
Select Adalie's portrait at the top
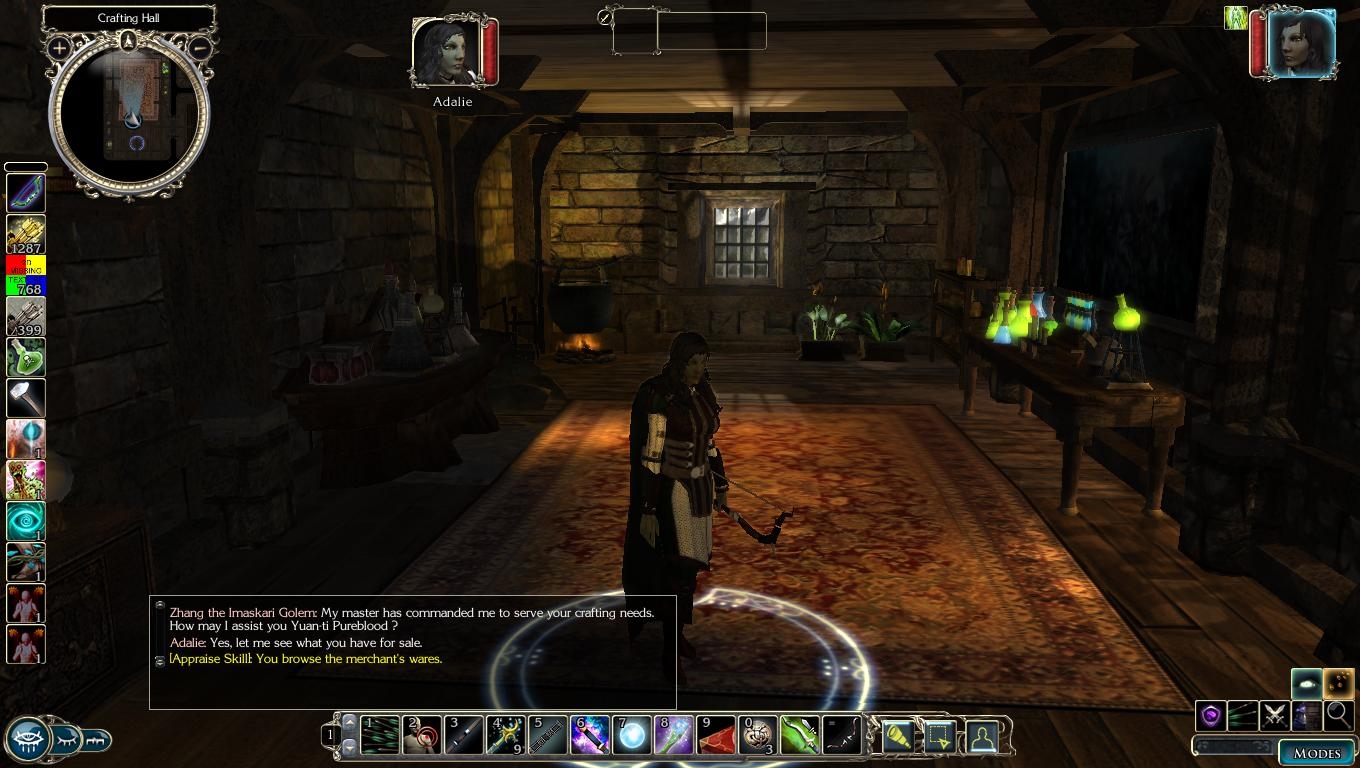(x=445, y=51)
